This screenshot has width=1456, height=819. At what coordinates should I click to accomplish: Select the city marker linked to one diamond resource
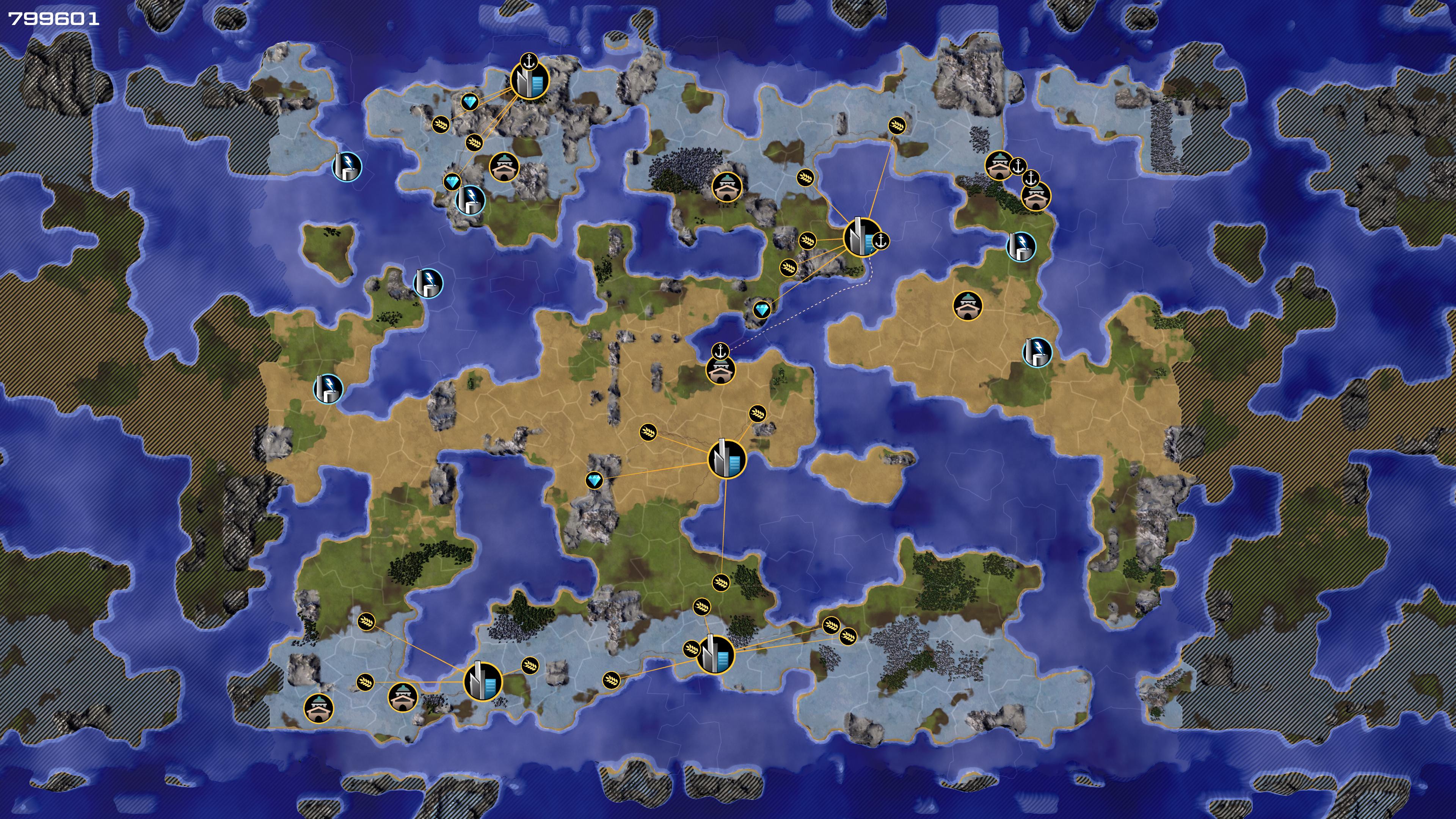(727, 459)
